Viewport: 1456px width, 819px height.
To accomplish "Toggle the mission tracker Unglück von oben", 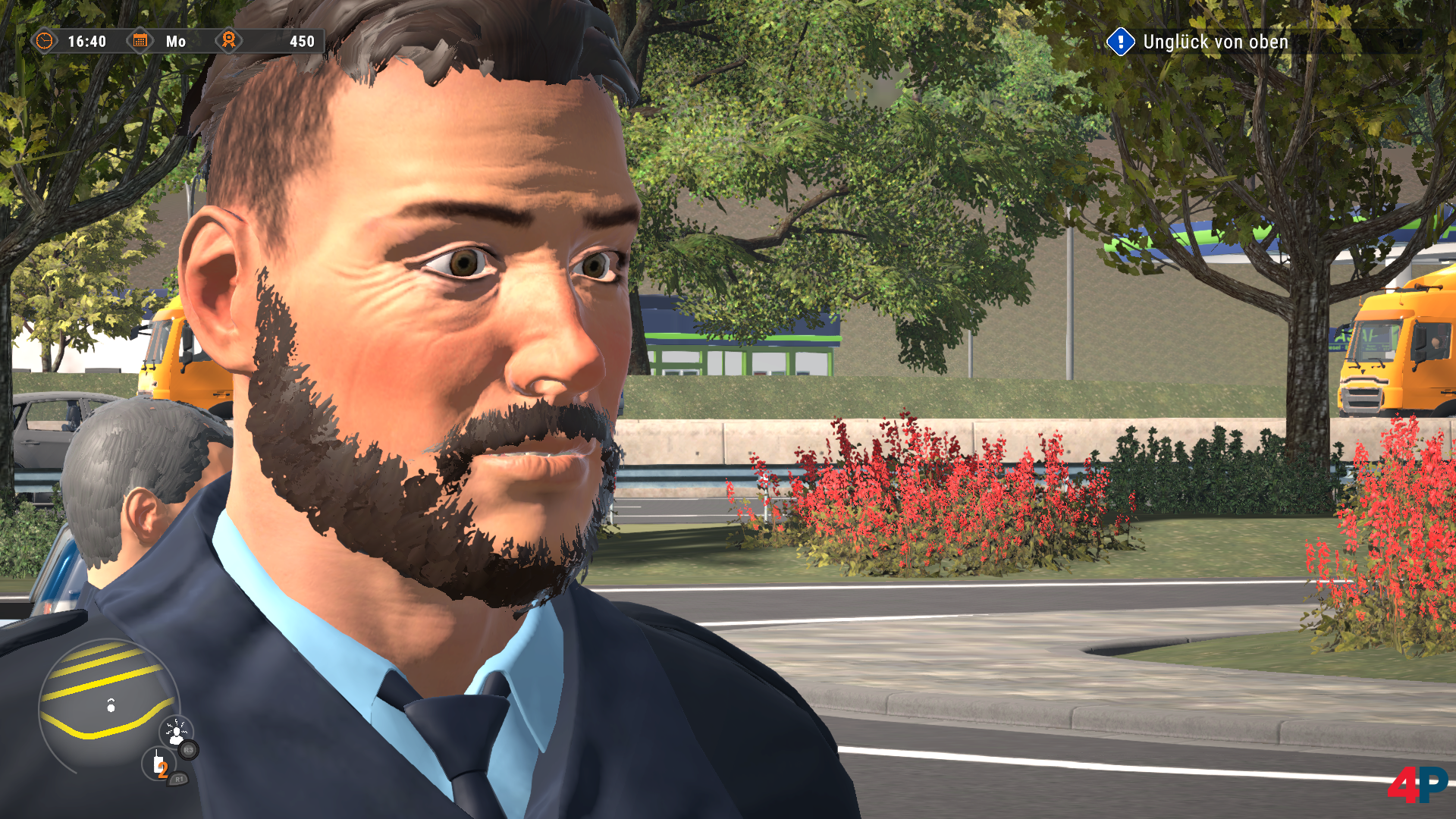I will [1213, 42].
